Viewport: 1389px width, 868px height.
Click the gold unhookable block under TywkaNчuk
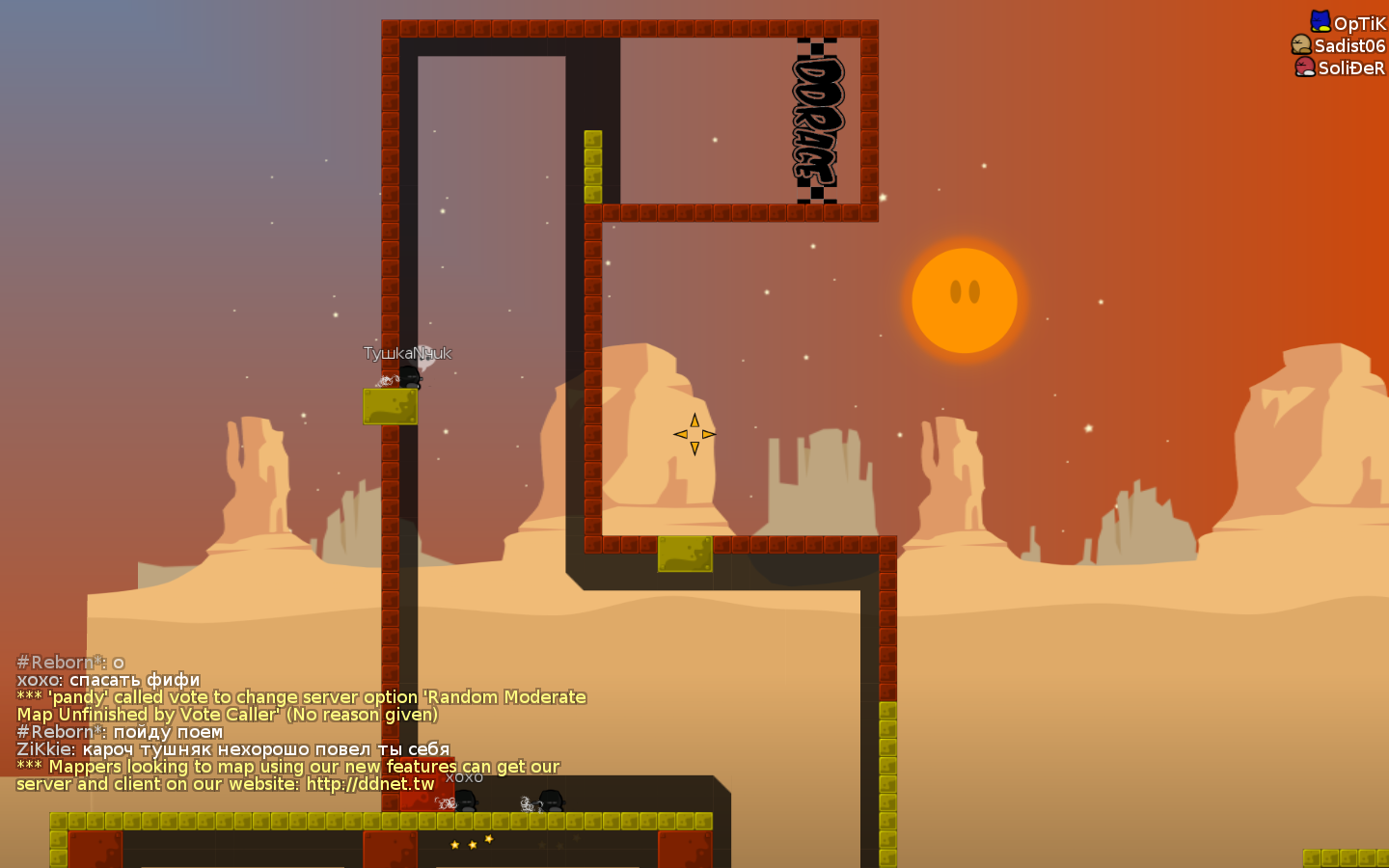(x=390, y=408)
